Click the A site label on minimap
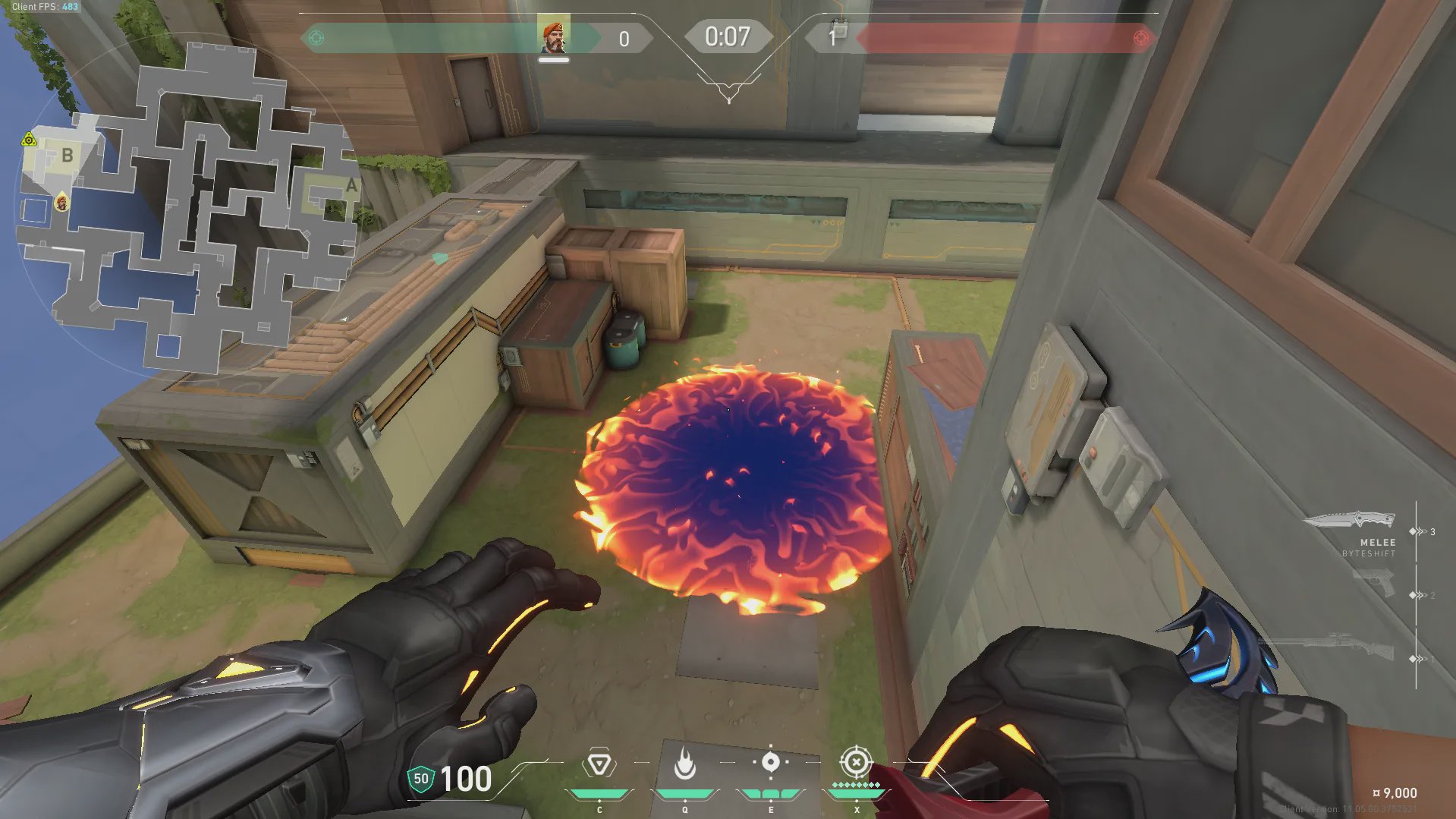Image resolution: width=1456 pixels, height=819 pixels. point(351,186)
